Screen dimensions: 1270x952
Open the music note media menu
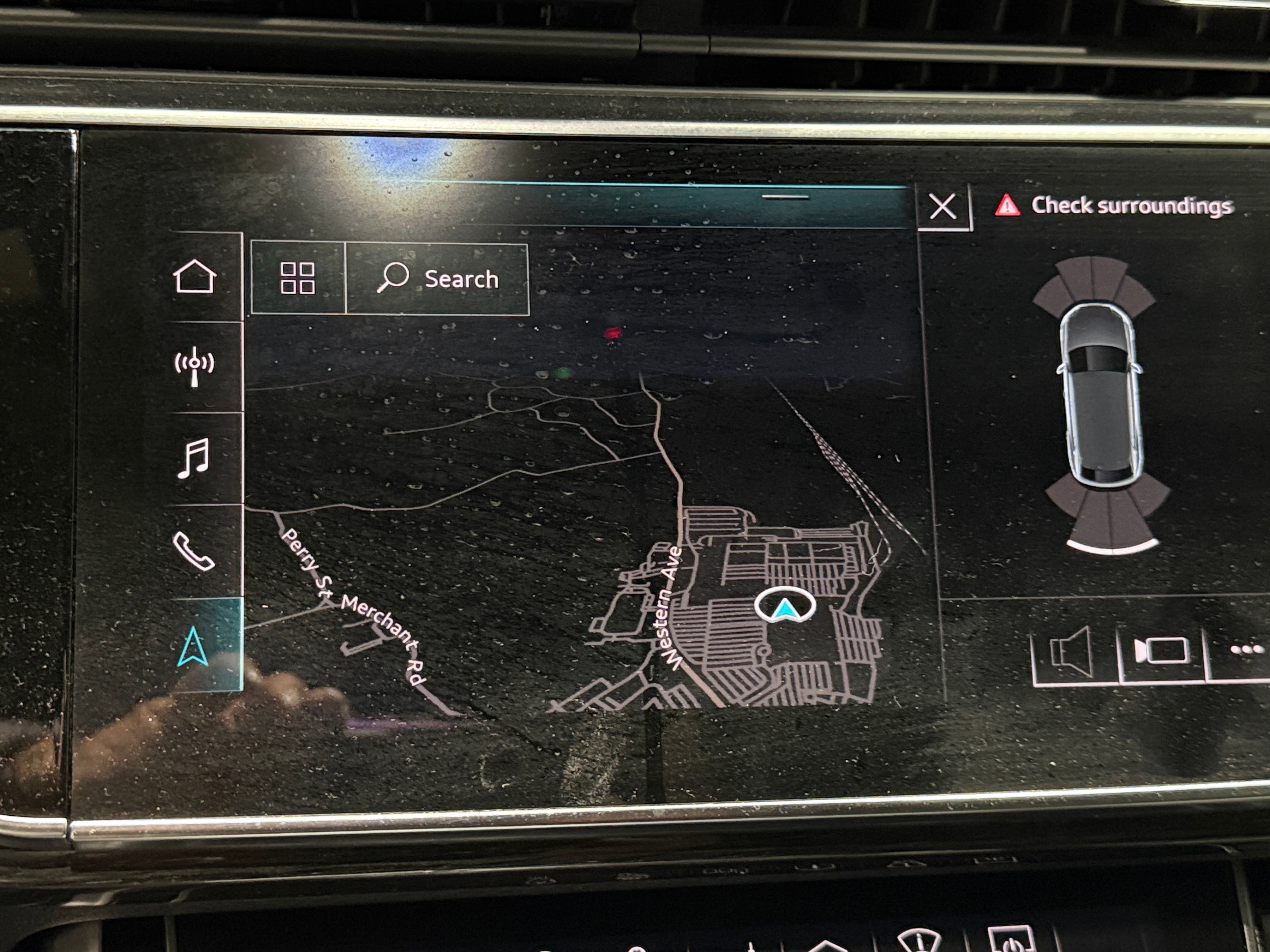pos(193,458)
